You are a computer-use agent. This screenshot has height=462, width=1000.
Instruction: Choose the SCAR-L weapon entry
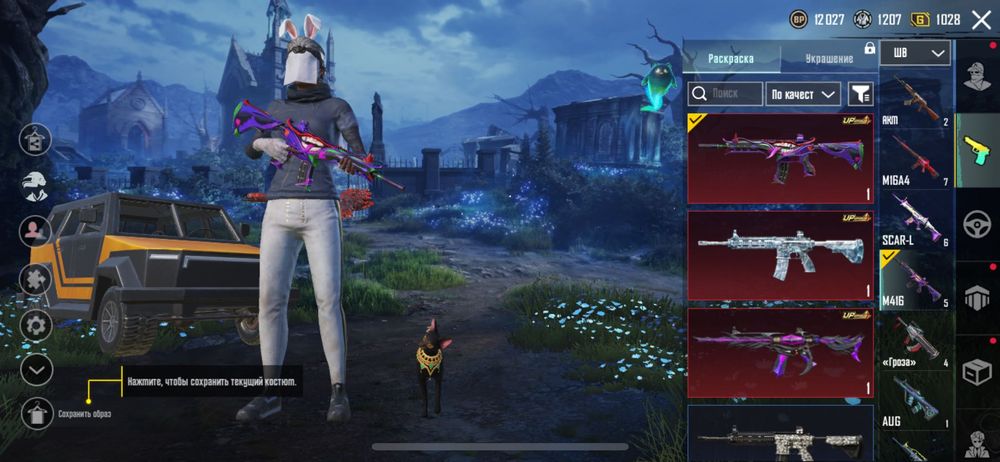coord(914,220)
